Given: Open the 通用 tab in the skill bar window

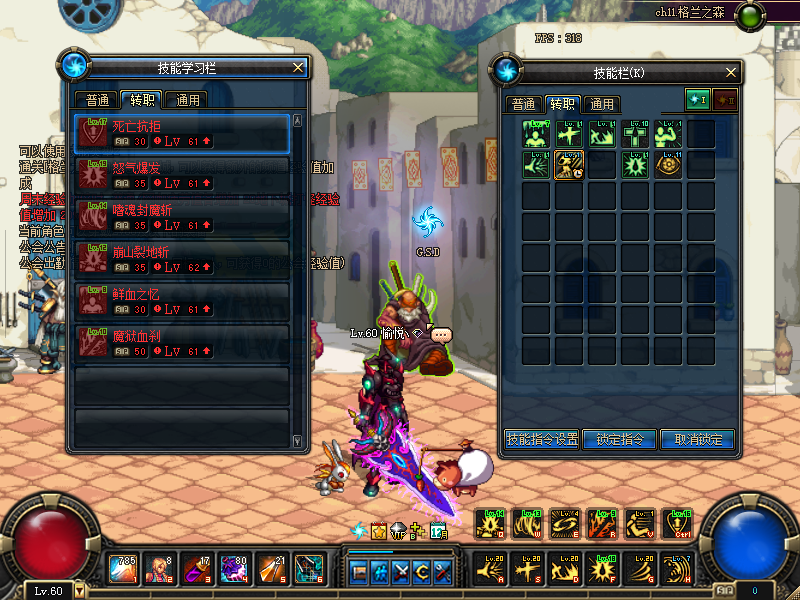Looking at the screenshot, I should coord(601,105).
